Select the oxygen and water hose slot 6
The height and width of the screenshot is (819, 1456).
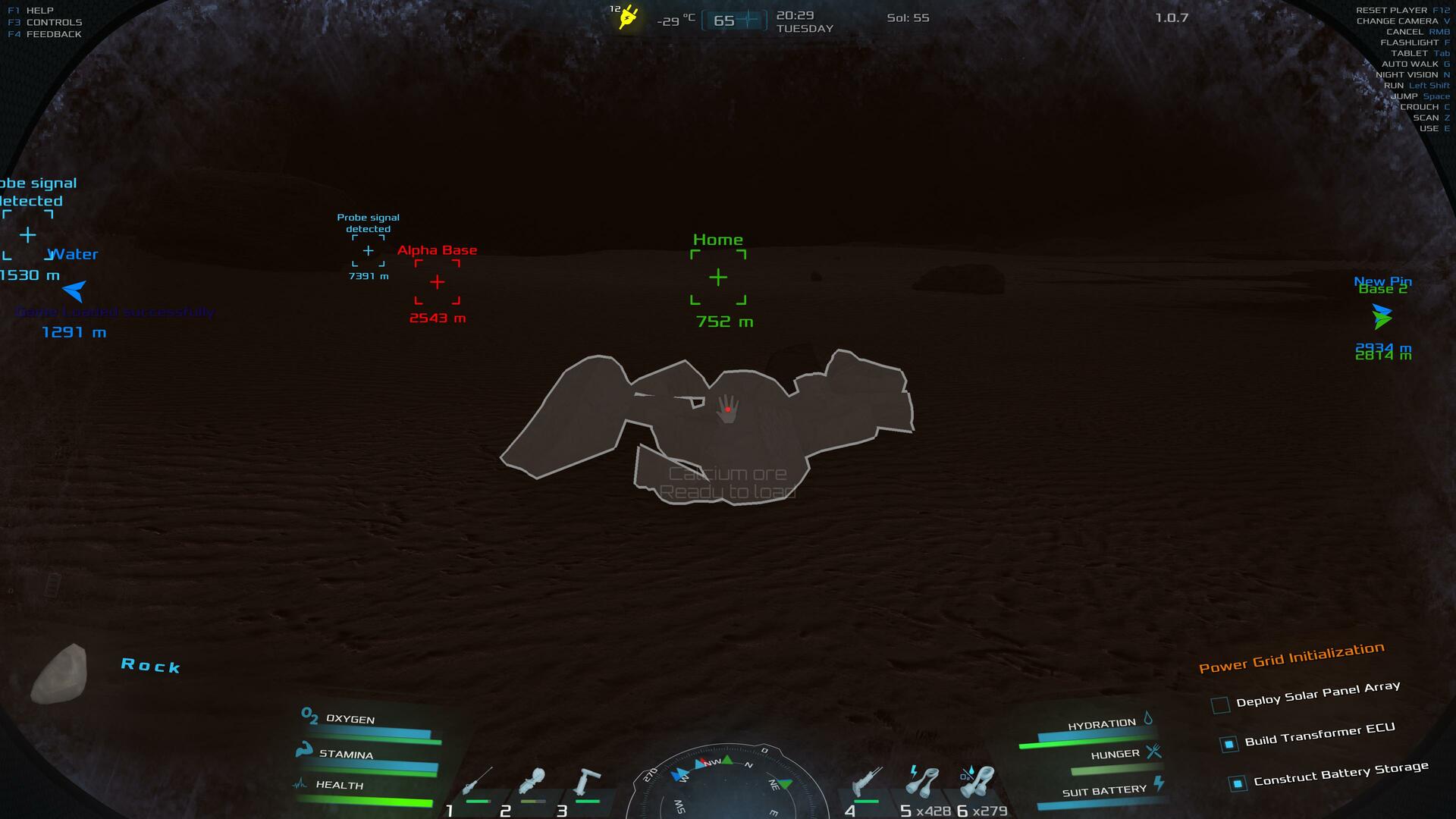click(978, 782)
